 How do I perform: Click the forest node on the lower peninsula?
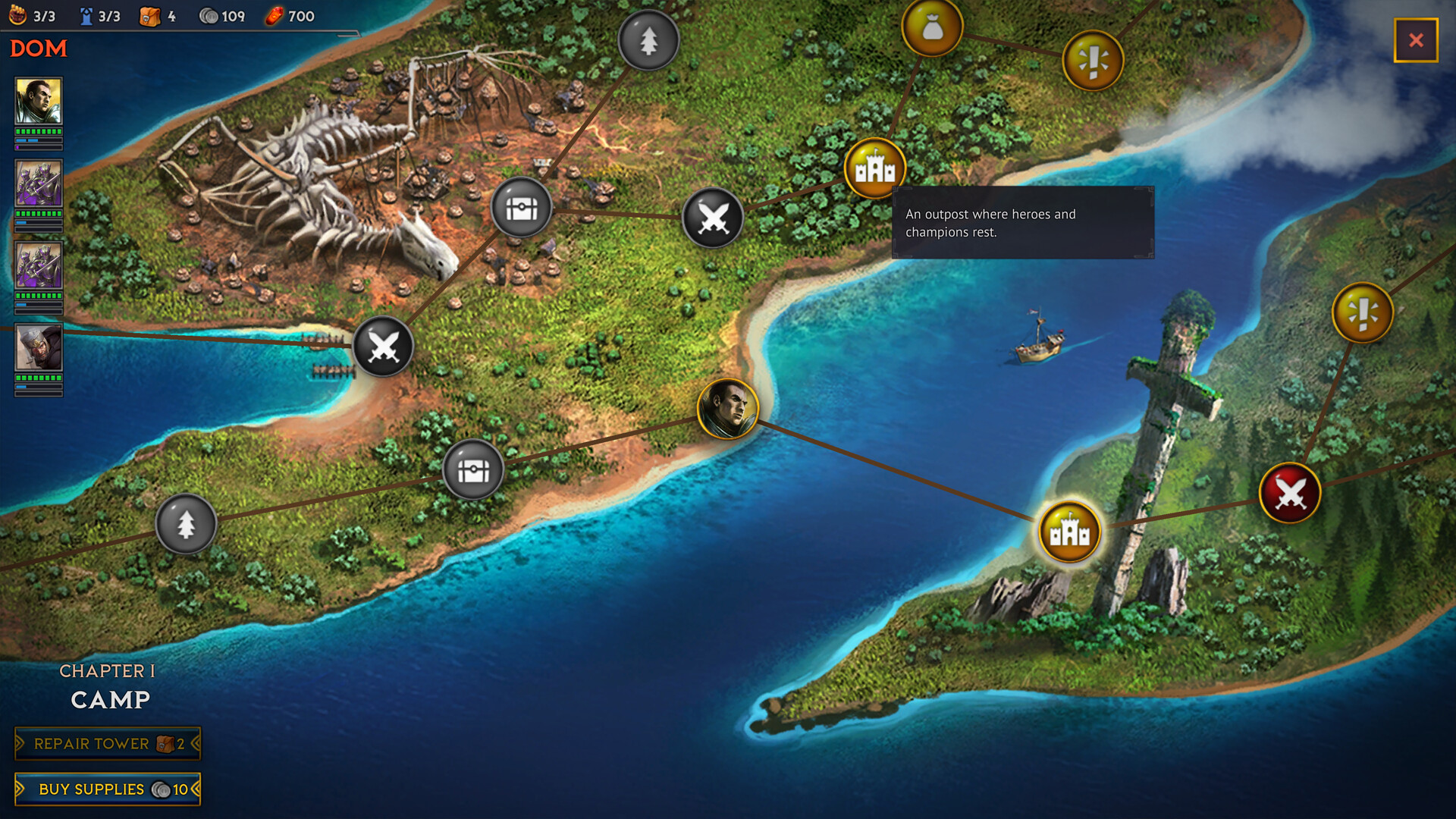click(187, 525)
